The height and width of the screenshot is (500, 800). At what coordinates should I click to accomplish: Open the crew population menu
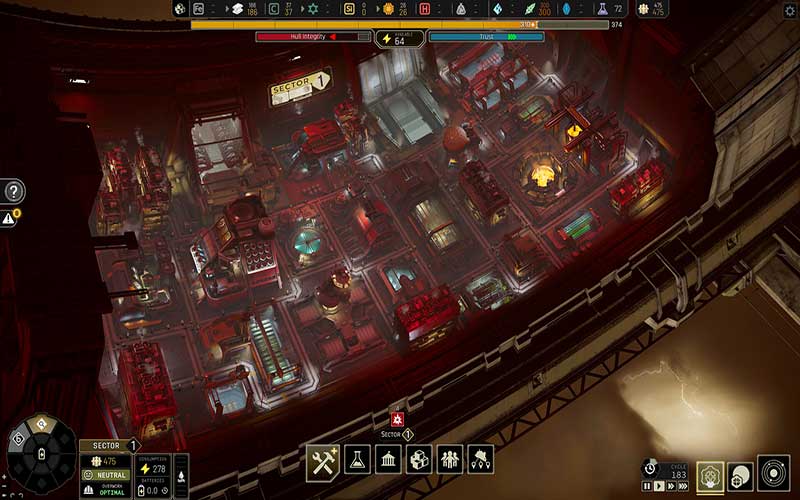click(x=451, y=459)
